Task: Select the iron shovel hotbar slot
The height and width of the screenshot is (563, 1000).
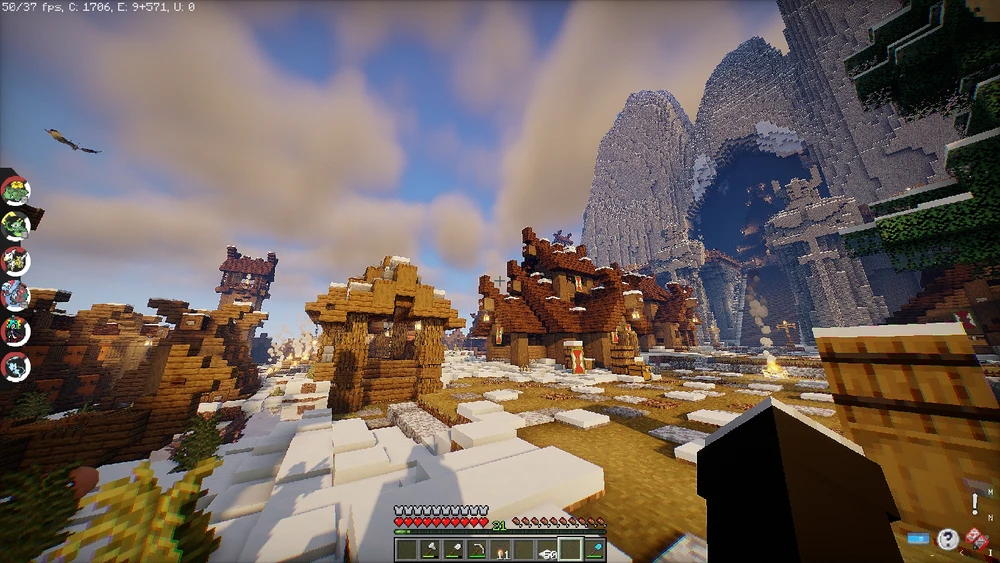Action: click(452, 549)
